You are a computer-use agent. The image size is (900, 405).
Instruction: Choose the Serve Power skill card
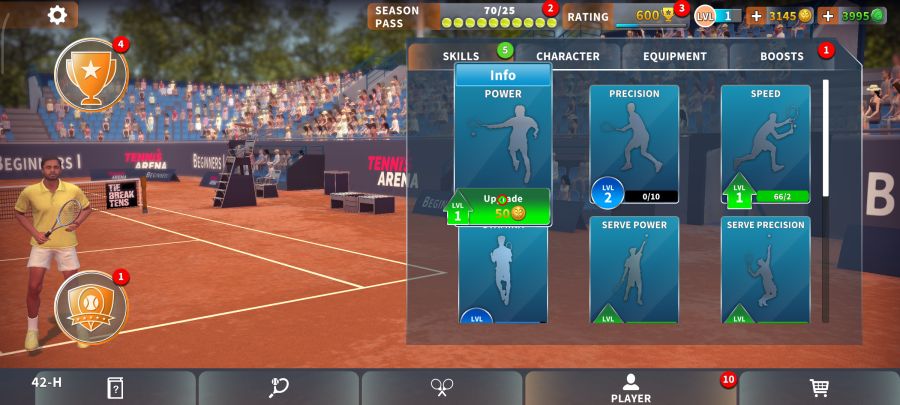point(634,268)
